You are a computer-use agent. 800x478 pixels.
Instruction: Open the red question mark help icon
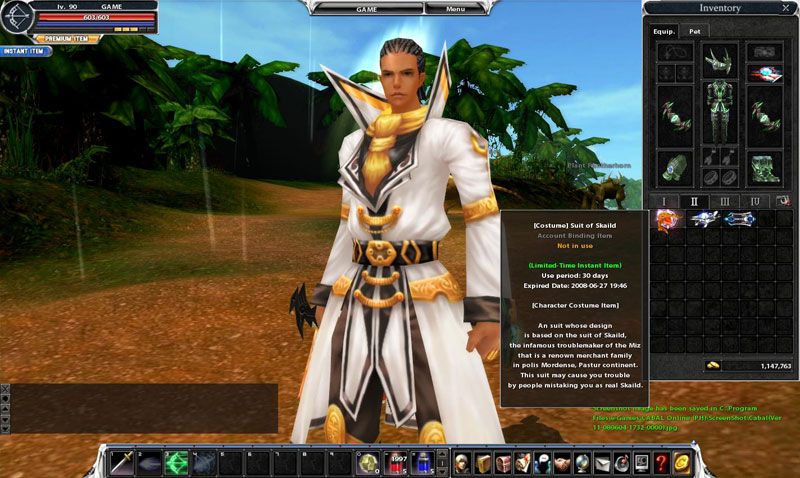point(661,462)
